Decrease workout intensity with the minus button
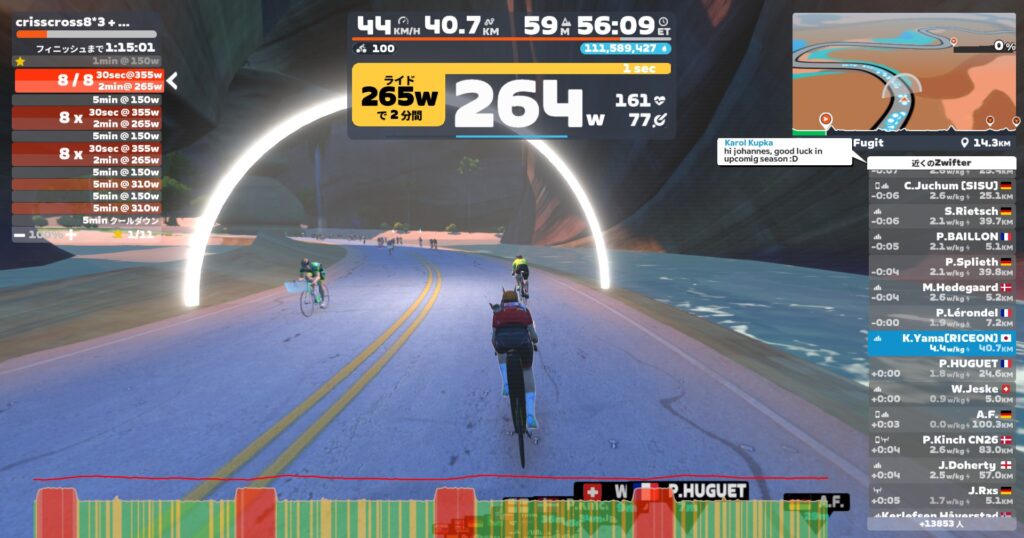The height and width of the screenshot is (538, 1024). (x=20, y=234)
